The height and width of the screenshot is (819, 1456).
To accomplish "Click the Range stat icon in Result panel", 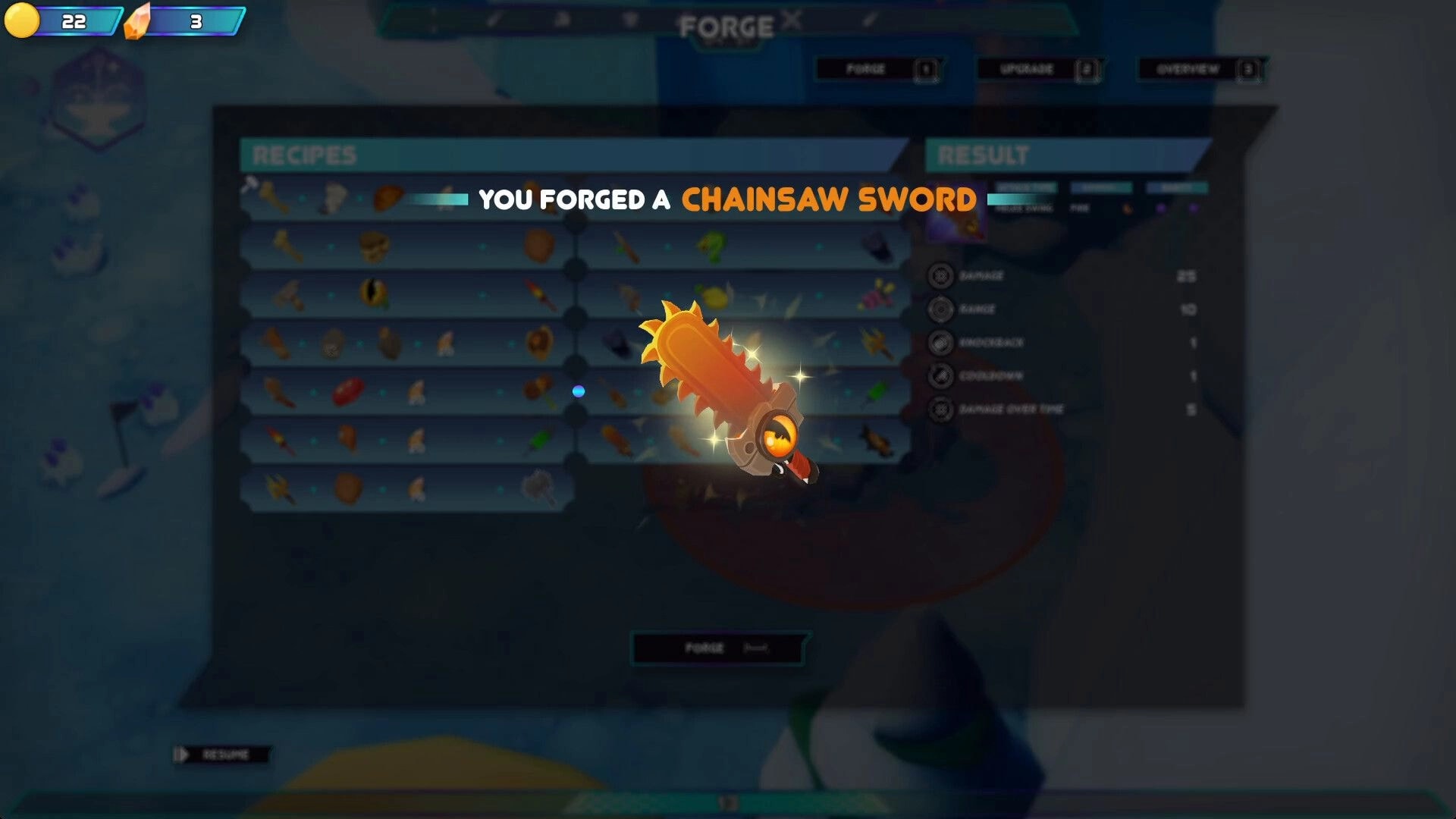I will coord(941,309).
